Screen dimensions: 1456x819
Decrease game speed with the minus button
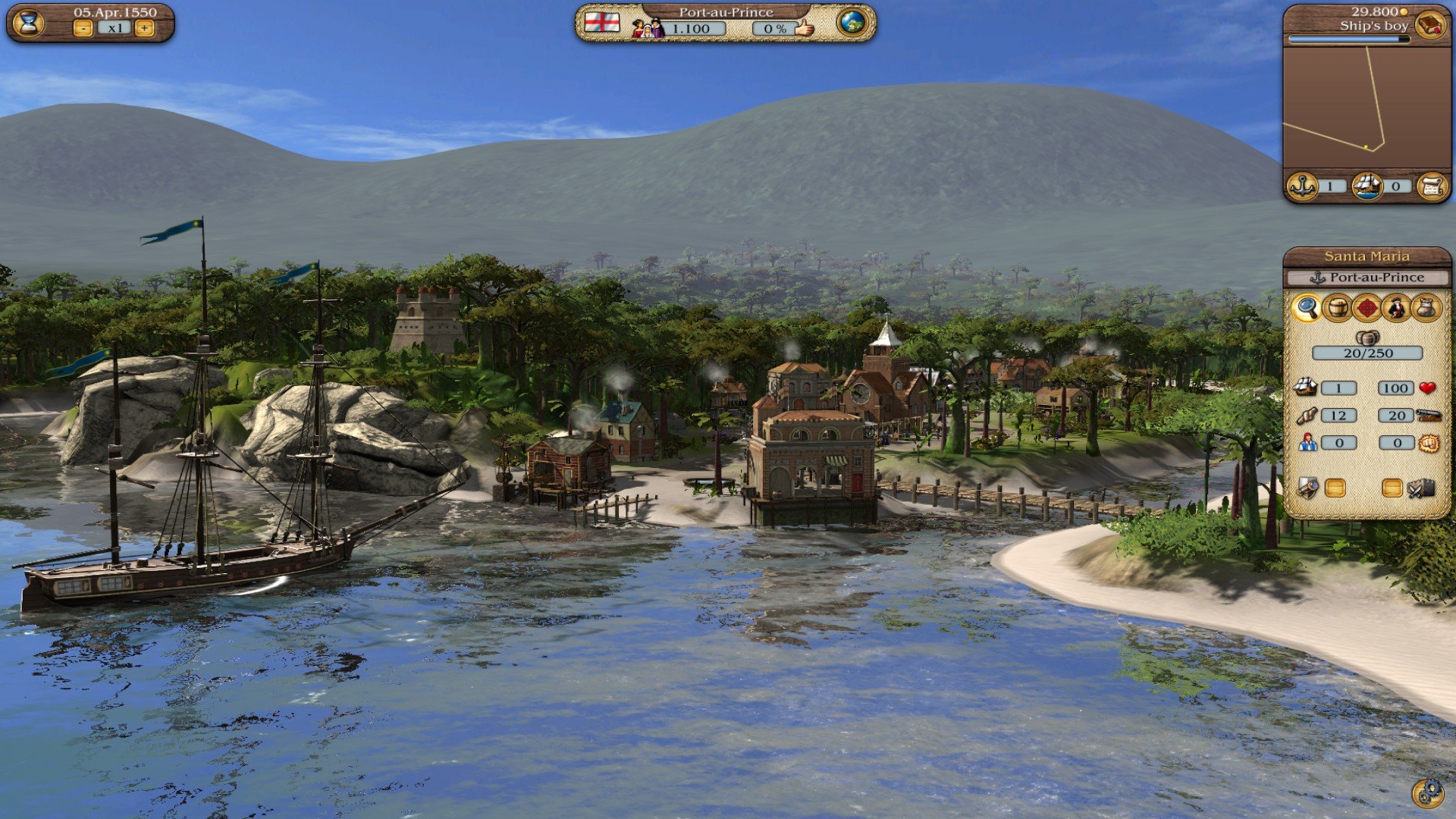coord(83,29)
